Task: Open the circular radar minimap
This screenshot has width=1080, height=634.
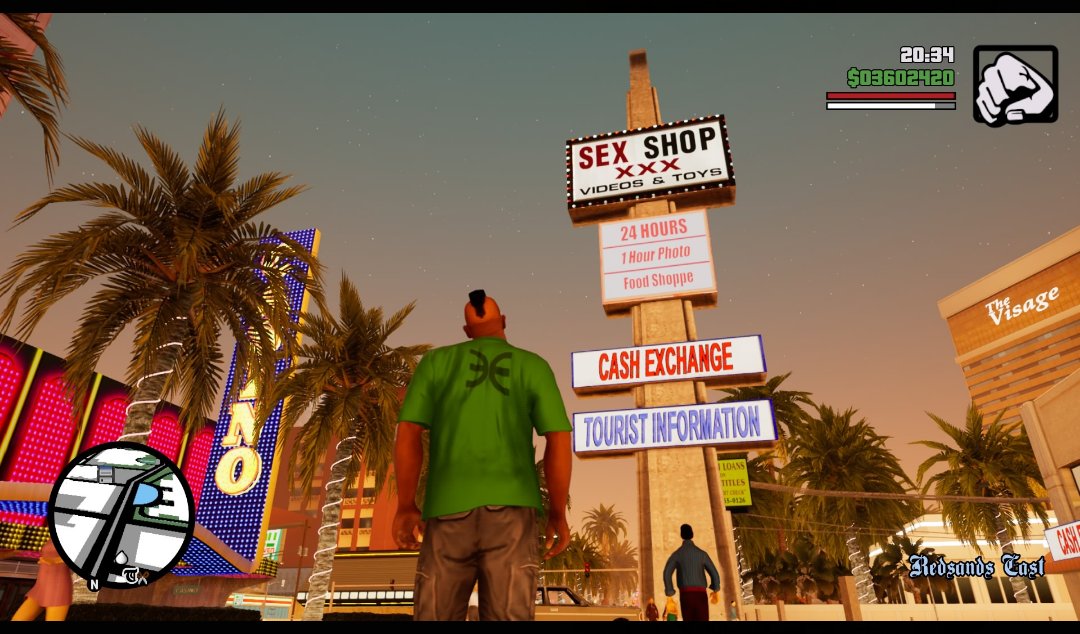Action: tap(120, 515)
